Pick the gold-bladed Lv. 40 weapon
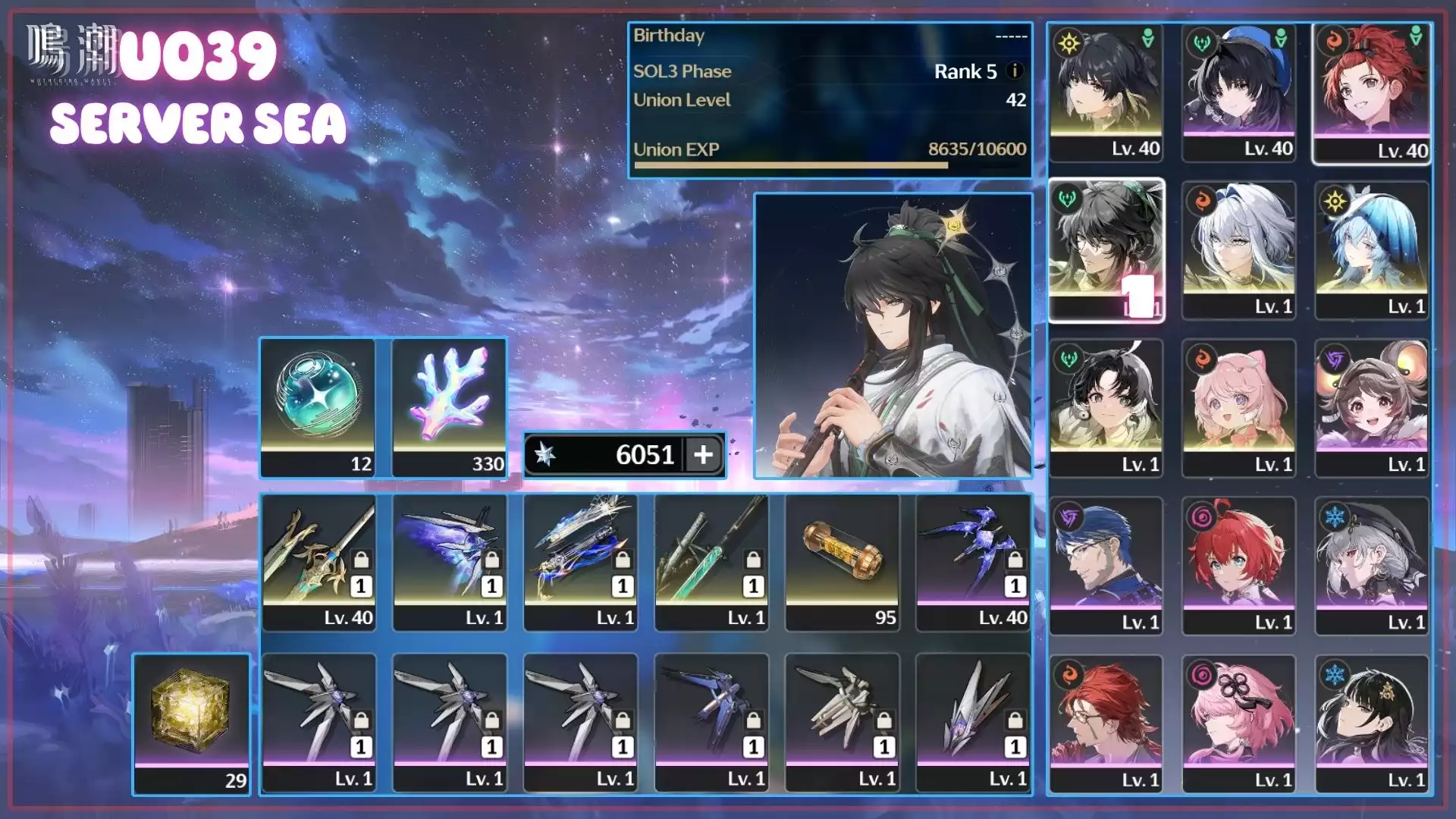This screenshot has width=1456, height=819. click(318, 562)
